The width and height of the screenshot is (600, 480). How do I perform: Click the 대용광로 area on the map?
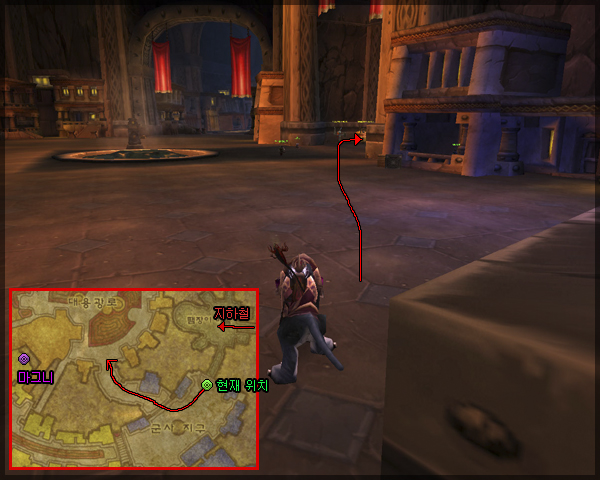pyautogui.click(x=94, y=301)
